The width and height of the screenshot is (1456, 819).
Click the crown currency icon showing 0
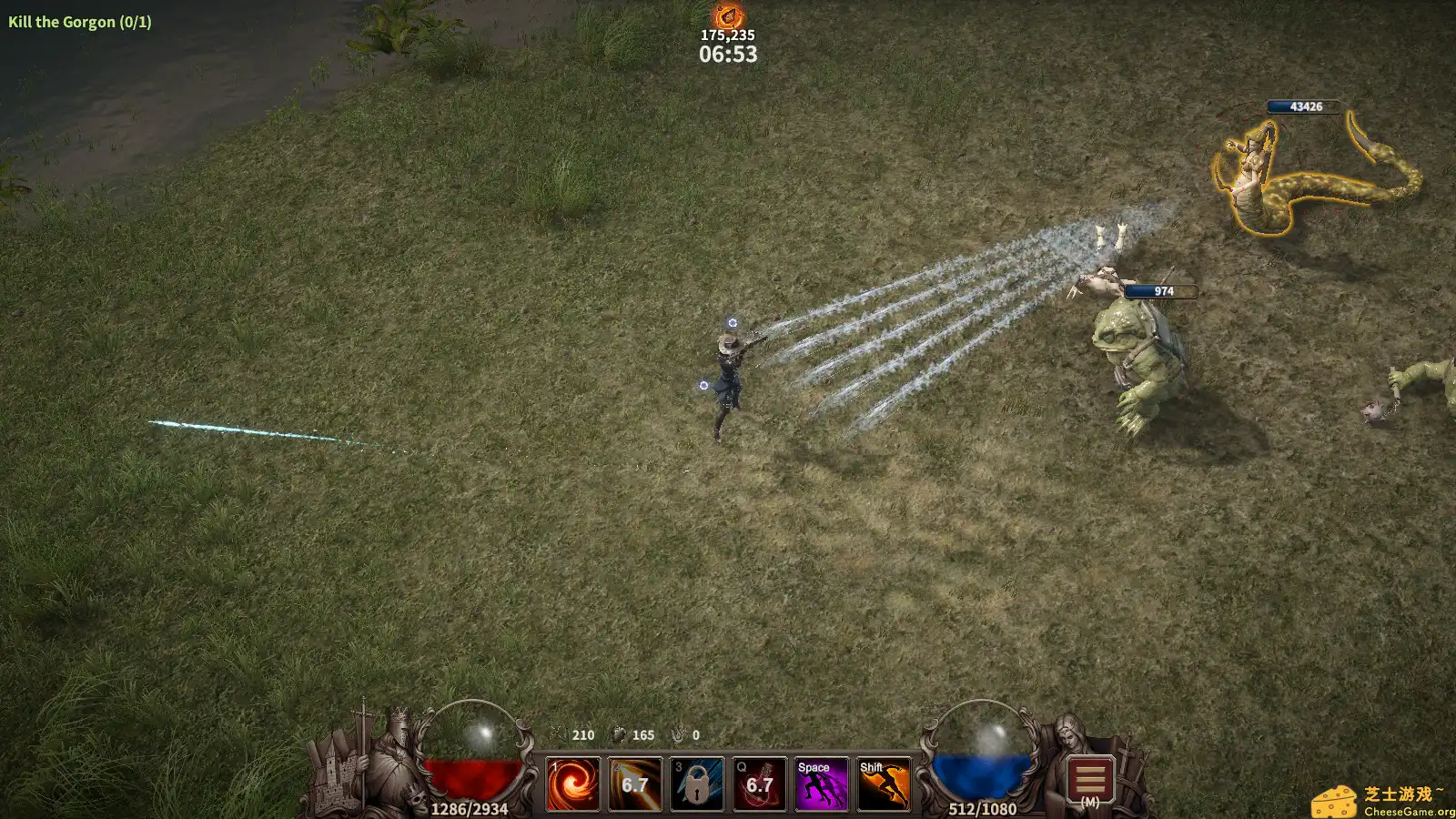[678, 735]
